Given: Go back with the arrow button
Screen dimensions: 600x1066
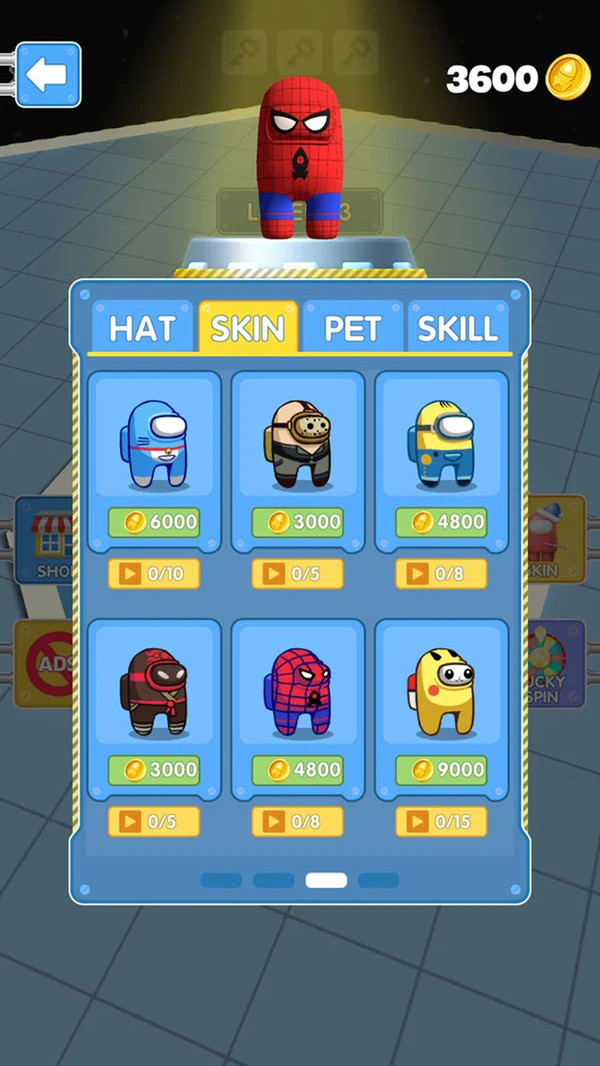Looking at the screenshot, I should point(47,75).
